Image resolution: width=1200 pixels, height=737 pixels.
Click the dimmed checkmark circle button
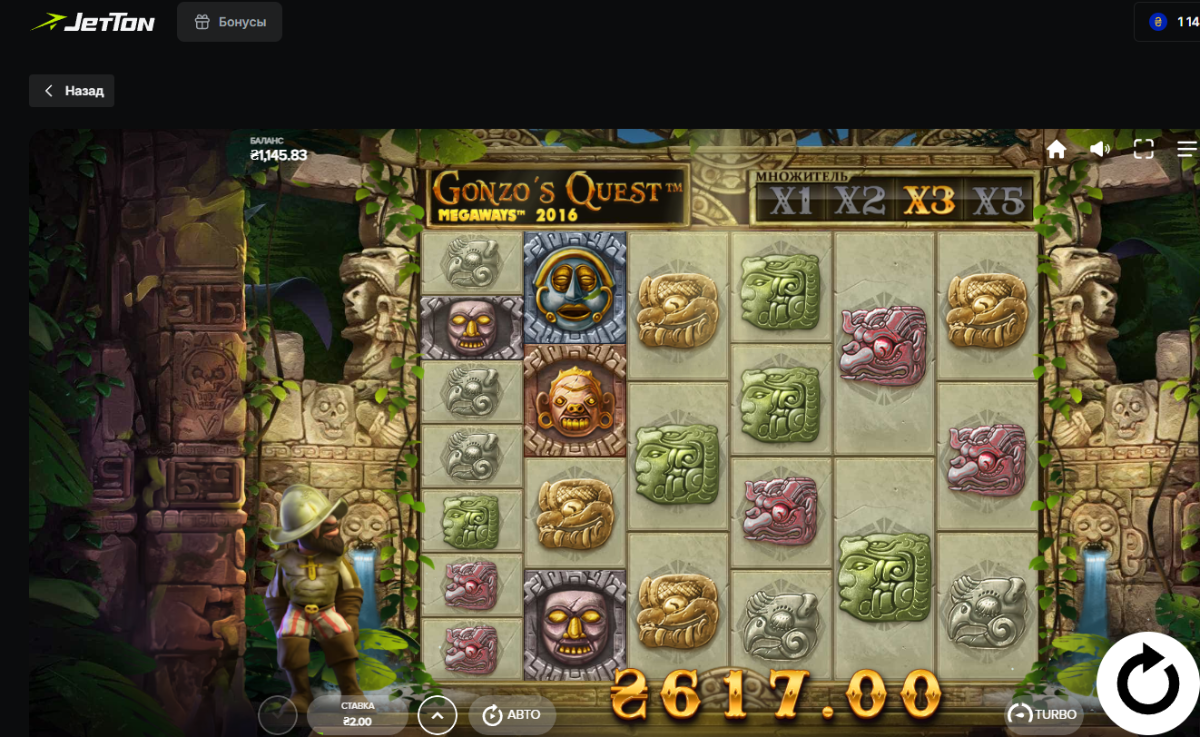coord(278,715)
